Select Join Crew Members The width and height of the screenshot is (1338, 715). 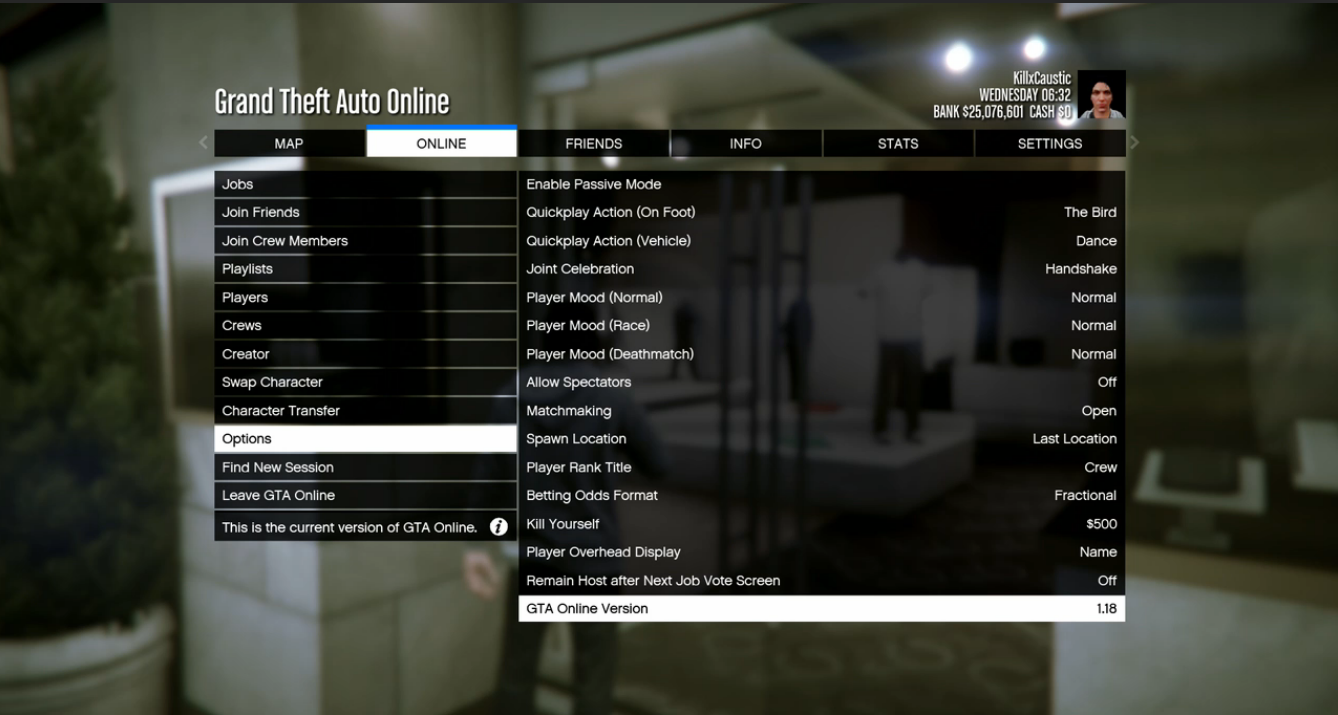point(364,241)
